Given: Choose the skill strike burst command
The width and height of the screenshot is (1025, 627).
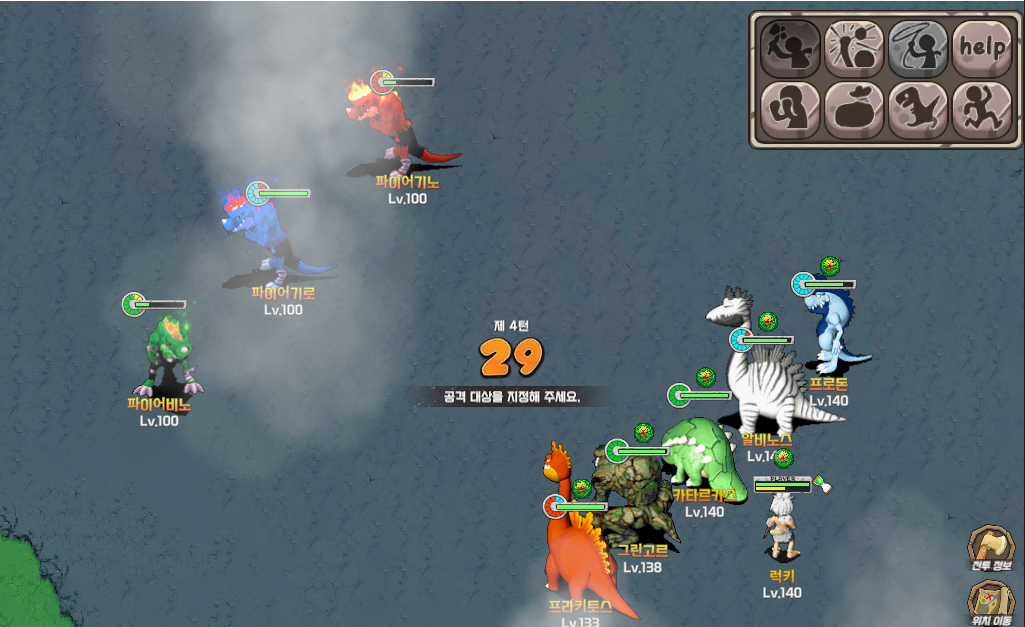Looking at the screenshot, I should [854, 47].
